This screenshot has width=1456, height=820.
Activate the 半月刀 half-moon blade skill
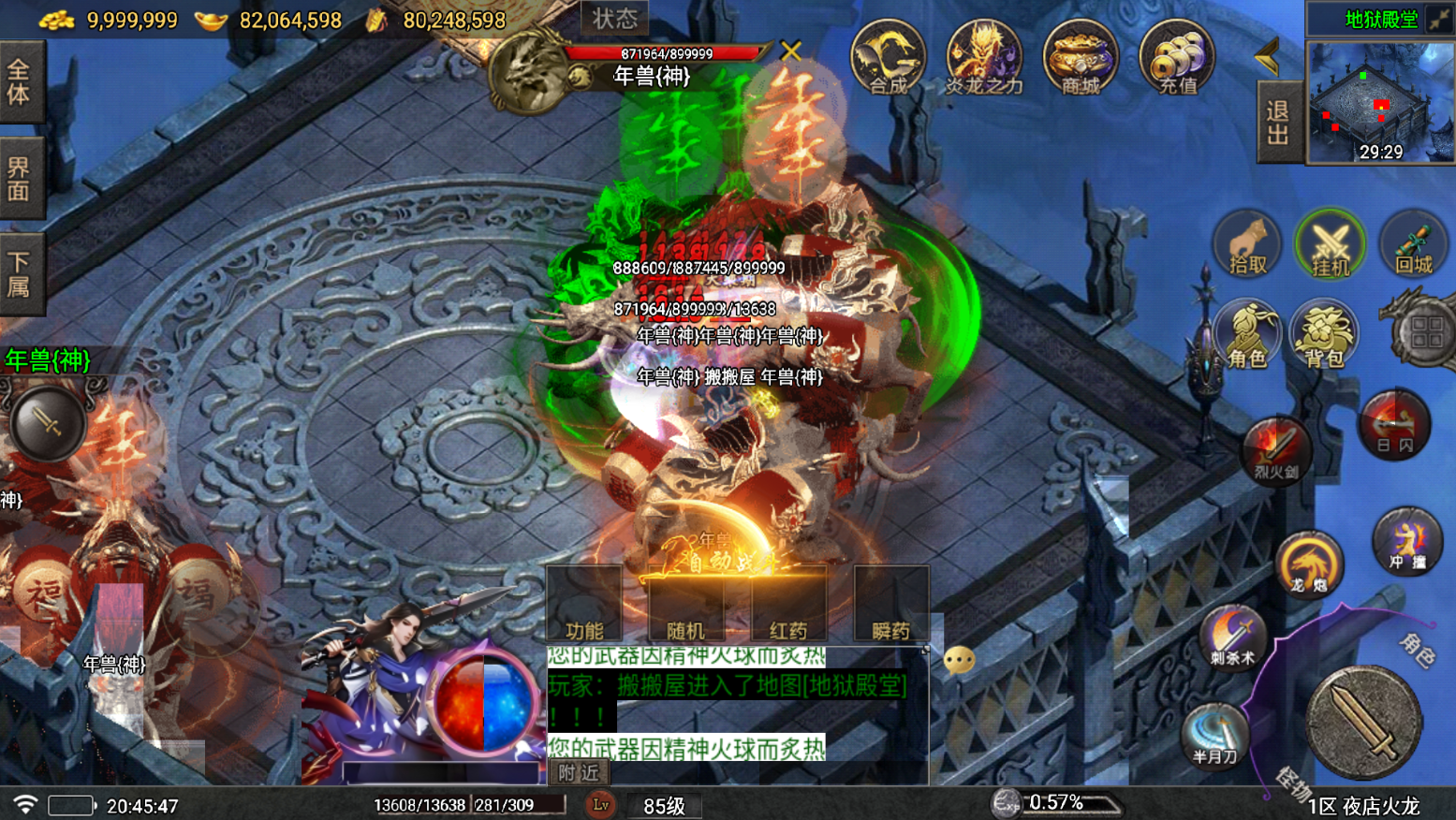1214,735
